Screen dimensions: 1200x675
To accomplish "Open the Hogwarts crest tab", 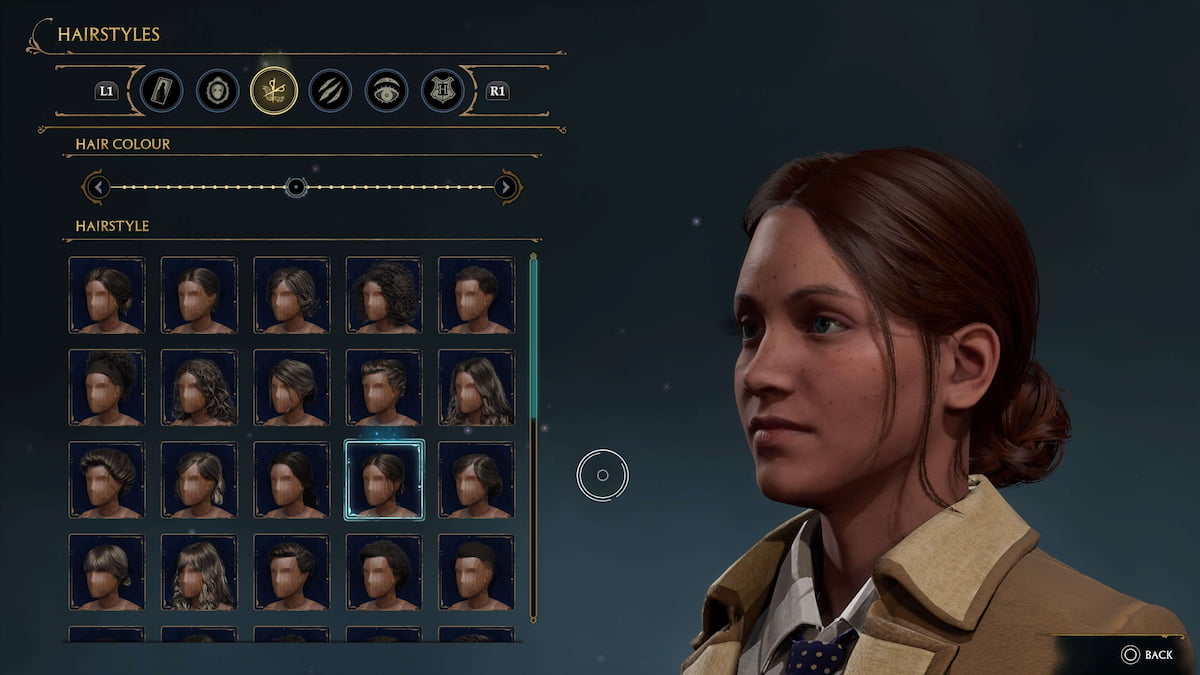I will tap(442, 91).
